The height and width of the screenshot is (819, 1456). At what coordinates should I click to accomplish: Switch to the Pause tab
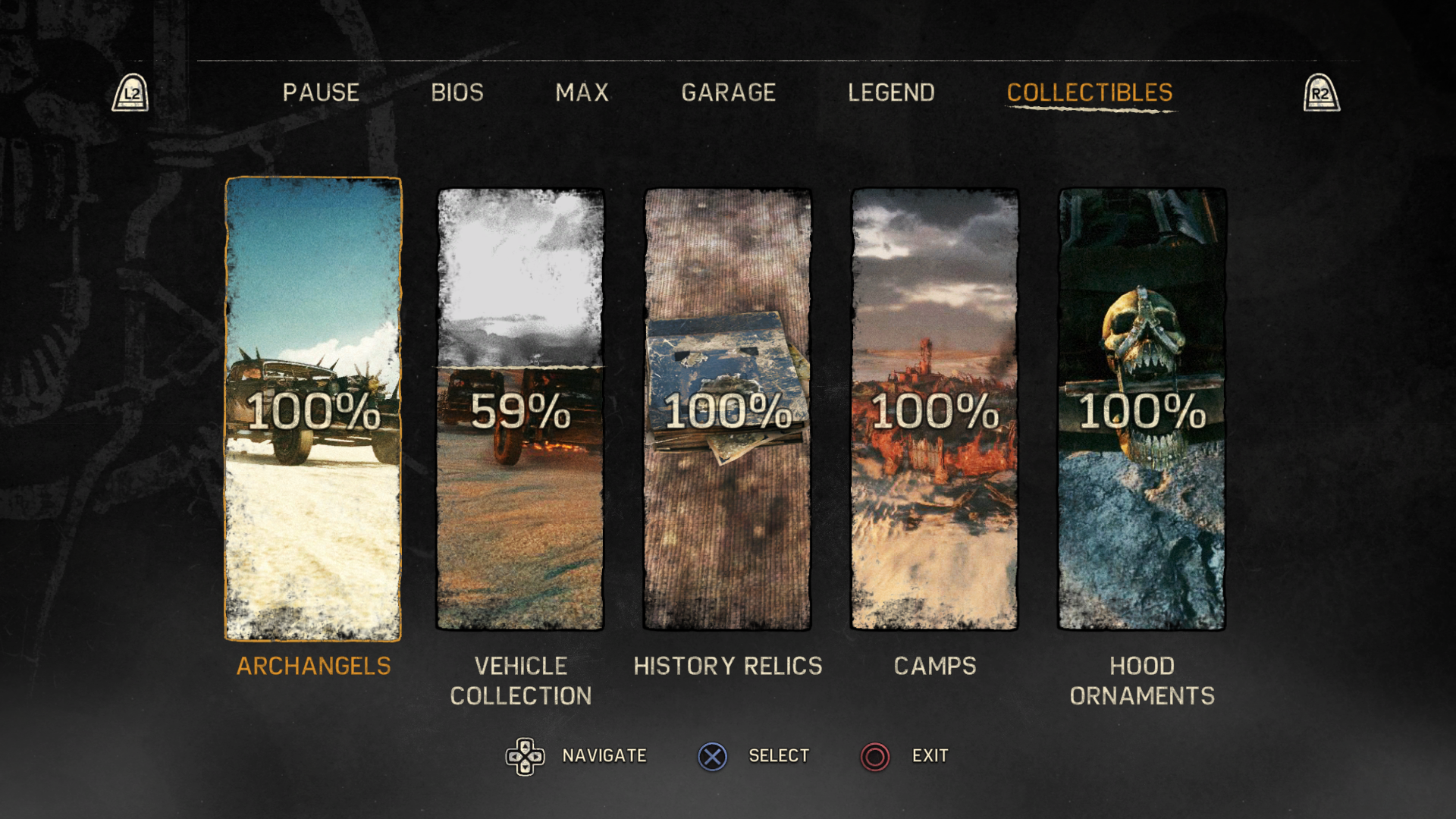321,93
